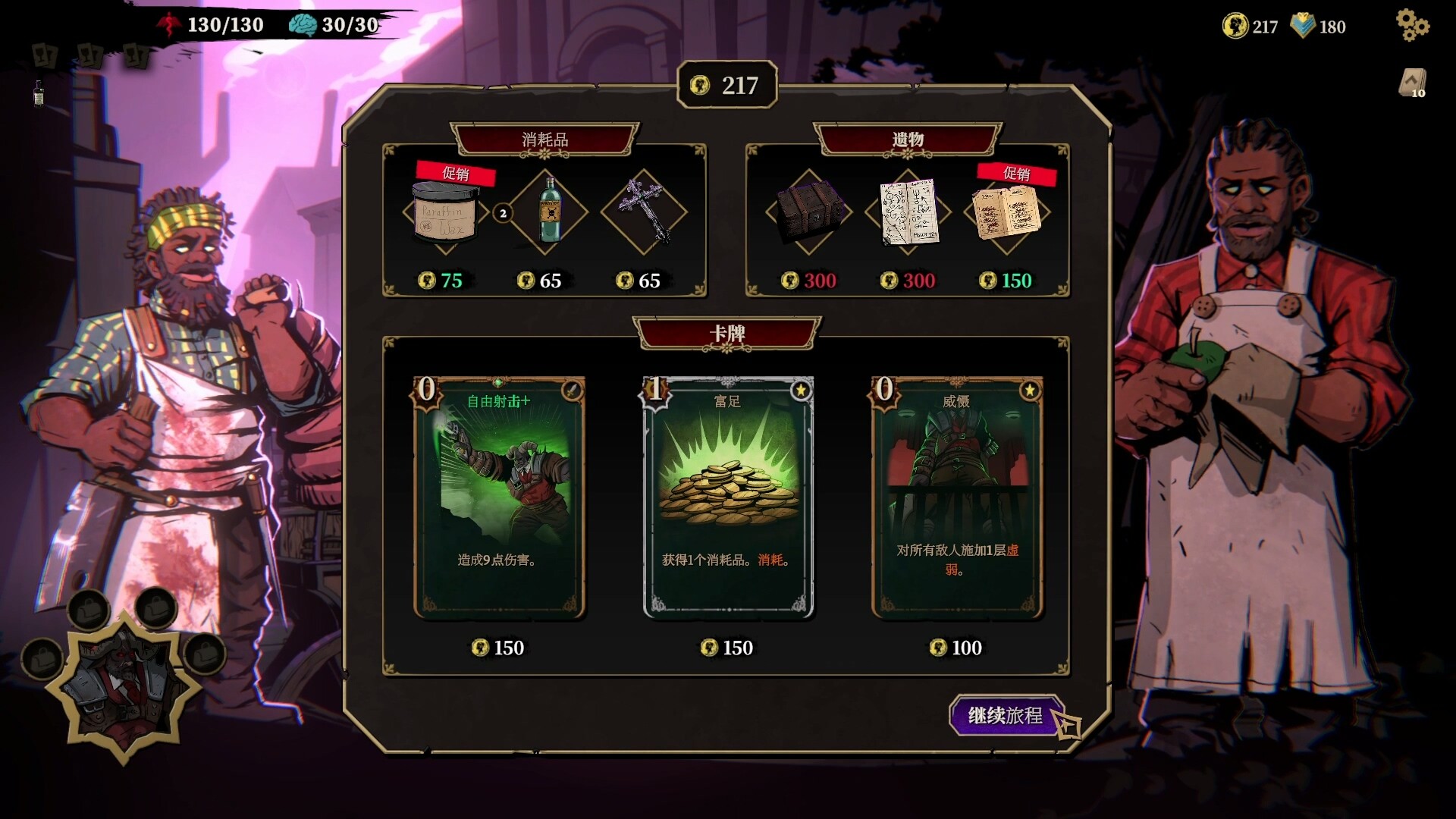Select the small bottle in the inventory
The height and width of the screenshot is (819, 1456).
tap(39, 94)
